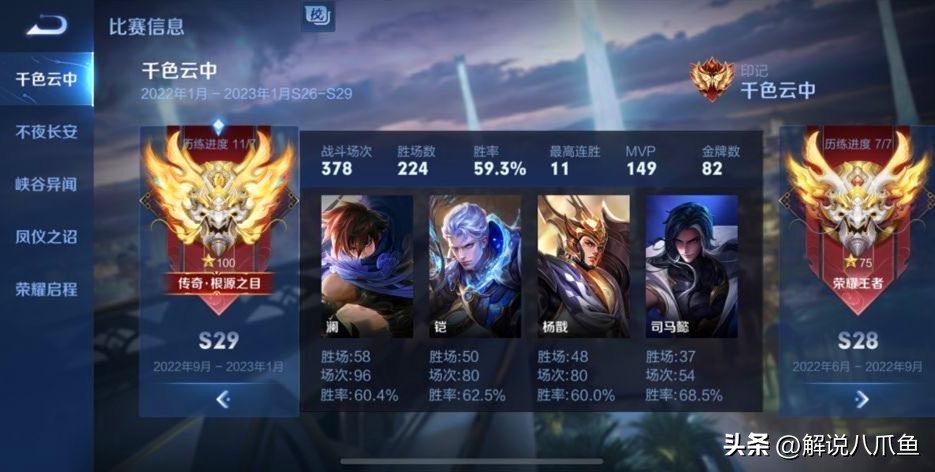
Task: Show the previous season with left arrow
Action: [x=222, y=399]
